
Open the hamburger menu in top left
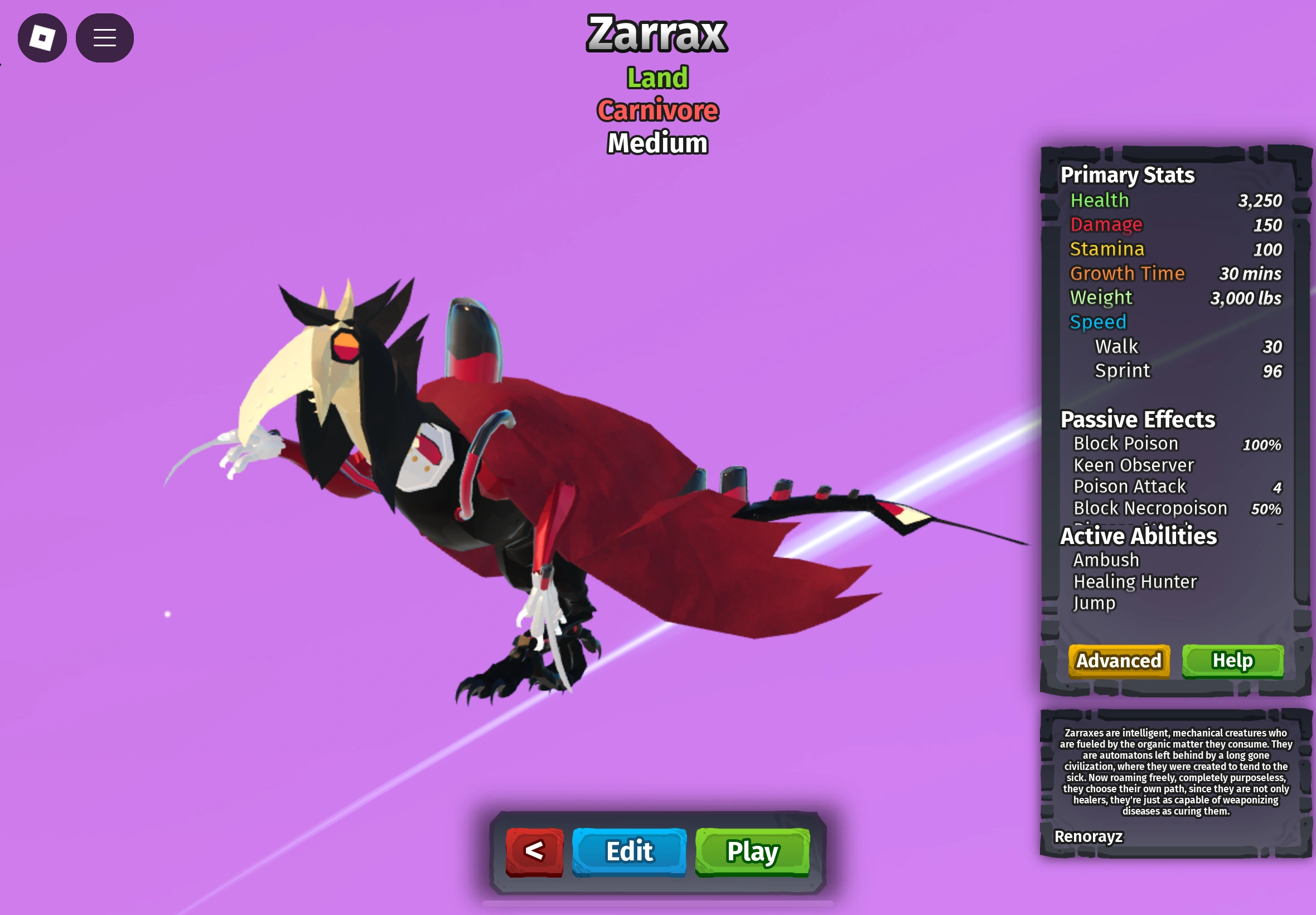point(104,37)
